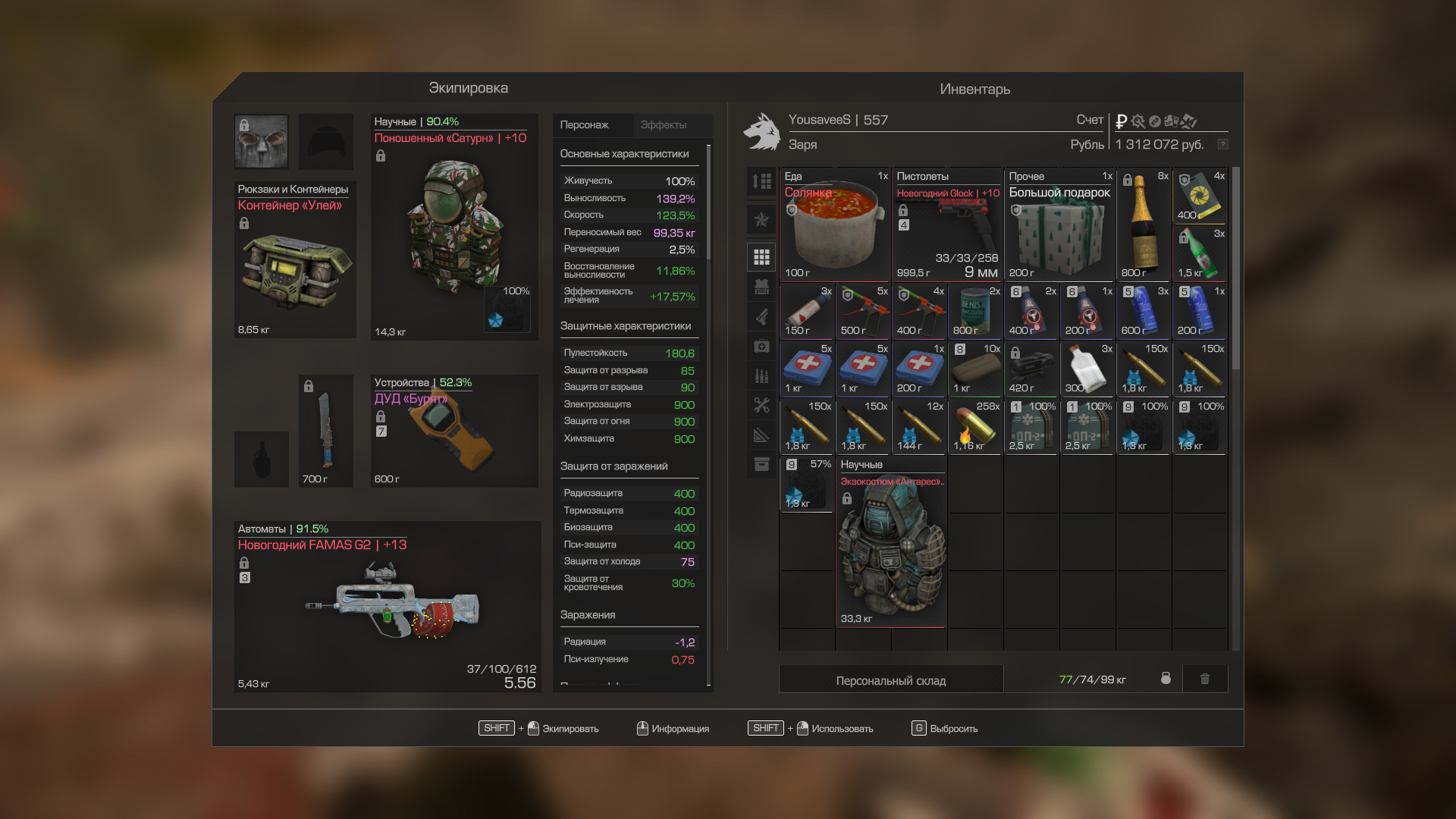Select Экзокостюм «Антарес» armor in inventory
The height and width of the screenshot is (819, 1456).
[891, 542]
